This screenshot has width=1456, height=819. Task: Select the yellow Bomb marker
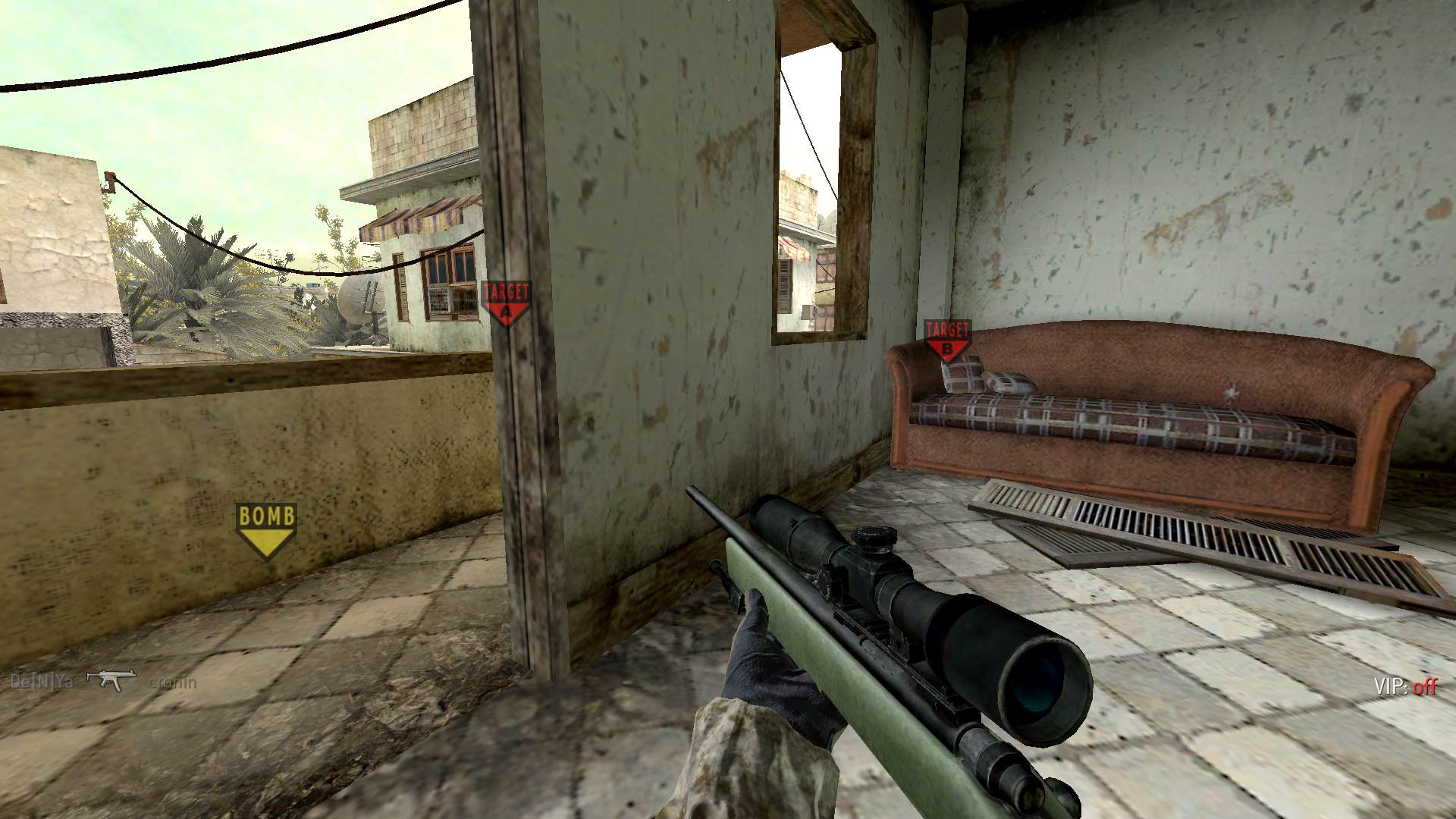tap(266, 530)
